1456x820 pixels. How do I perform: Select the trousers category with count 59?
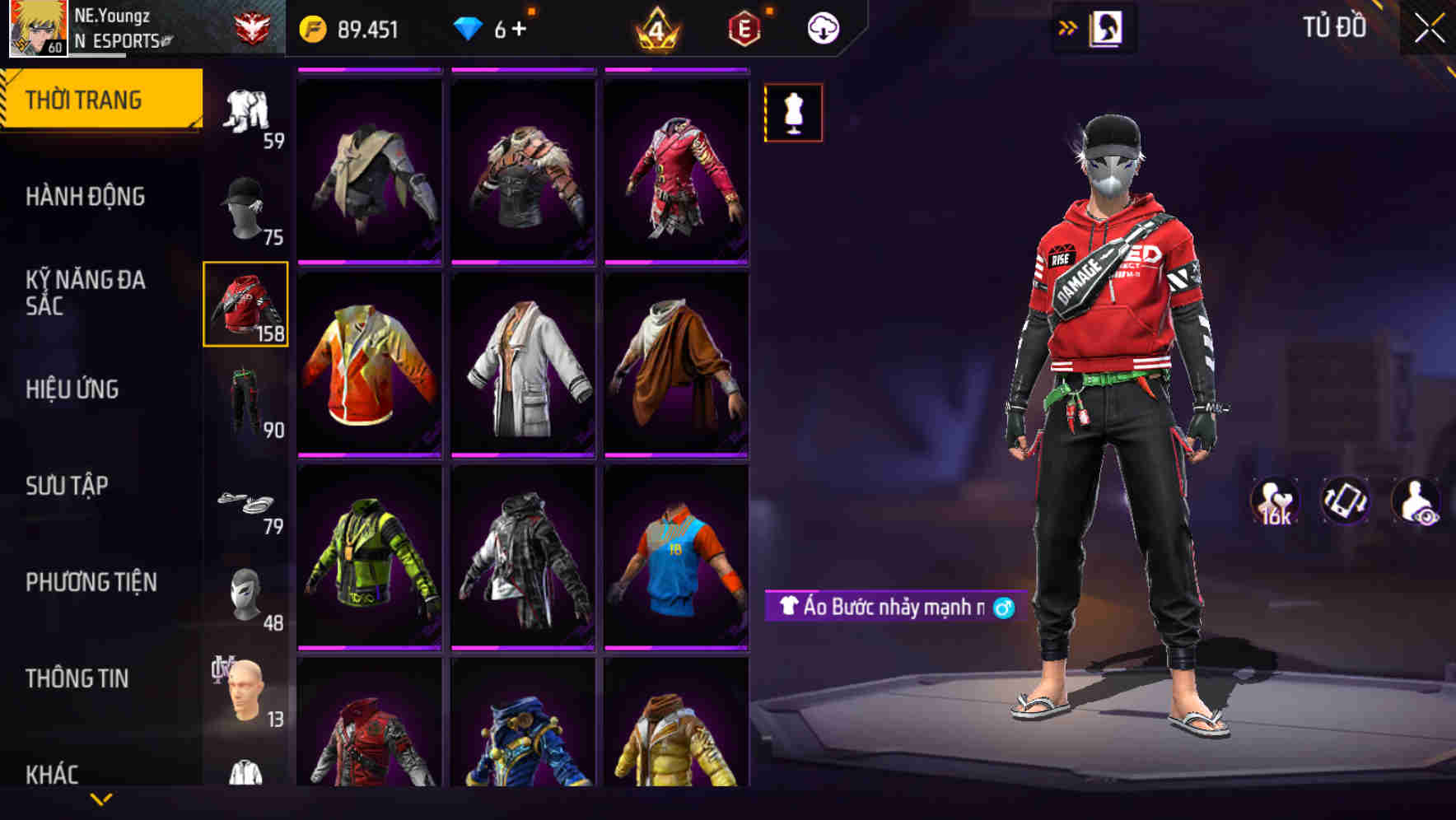click(x=245, y=107)
